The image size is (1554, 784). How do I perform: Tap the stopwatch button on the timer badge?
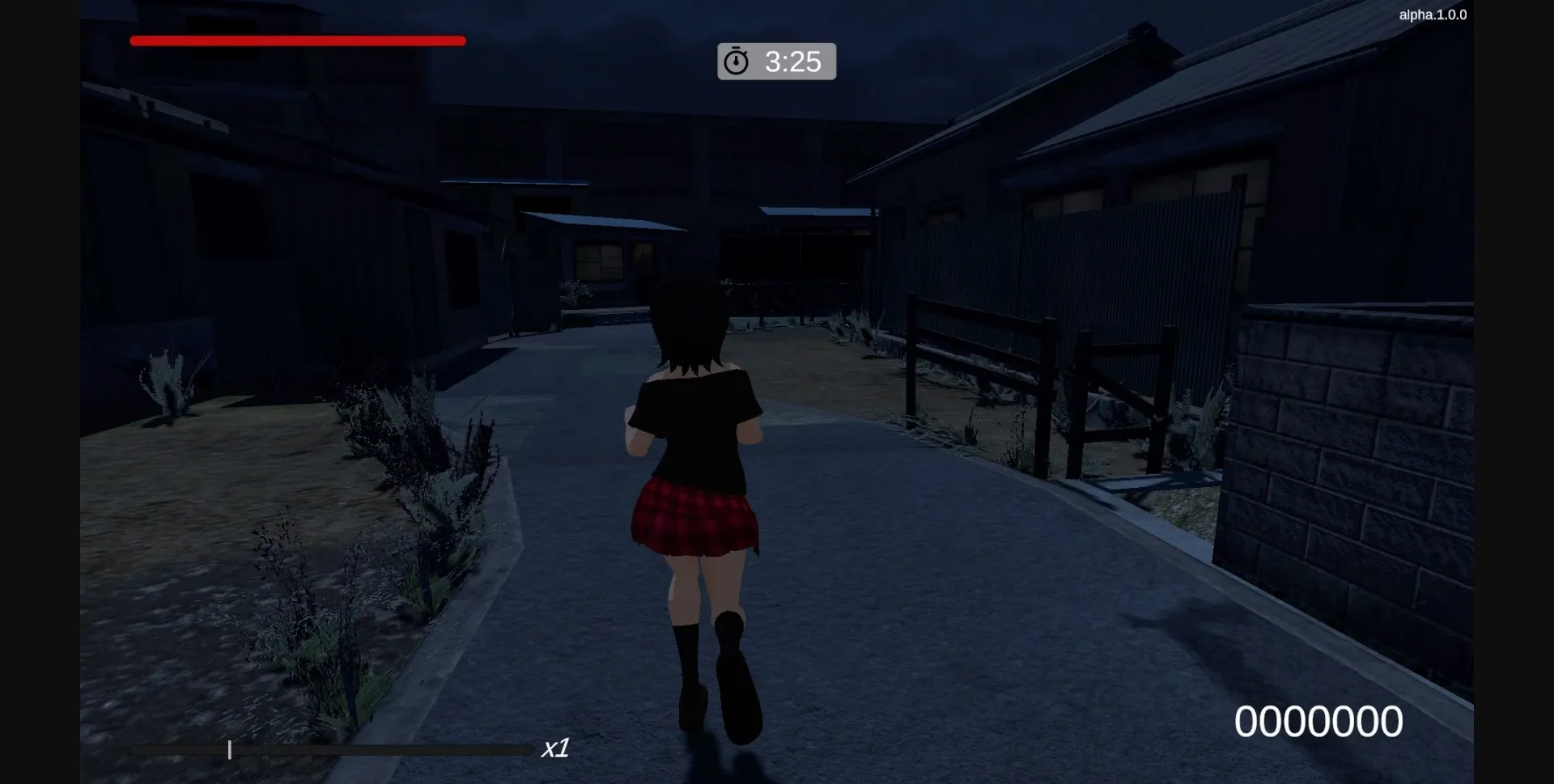[x=737, y=61]
